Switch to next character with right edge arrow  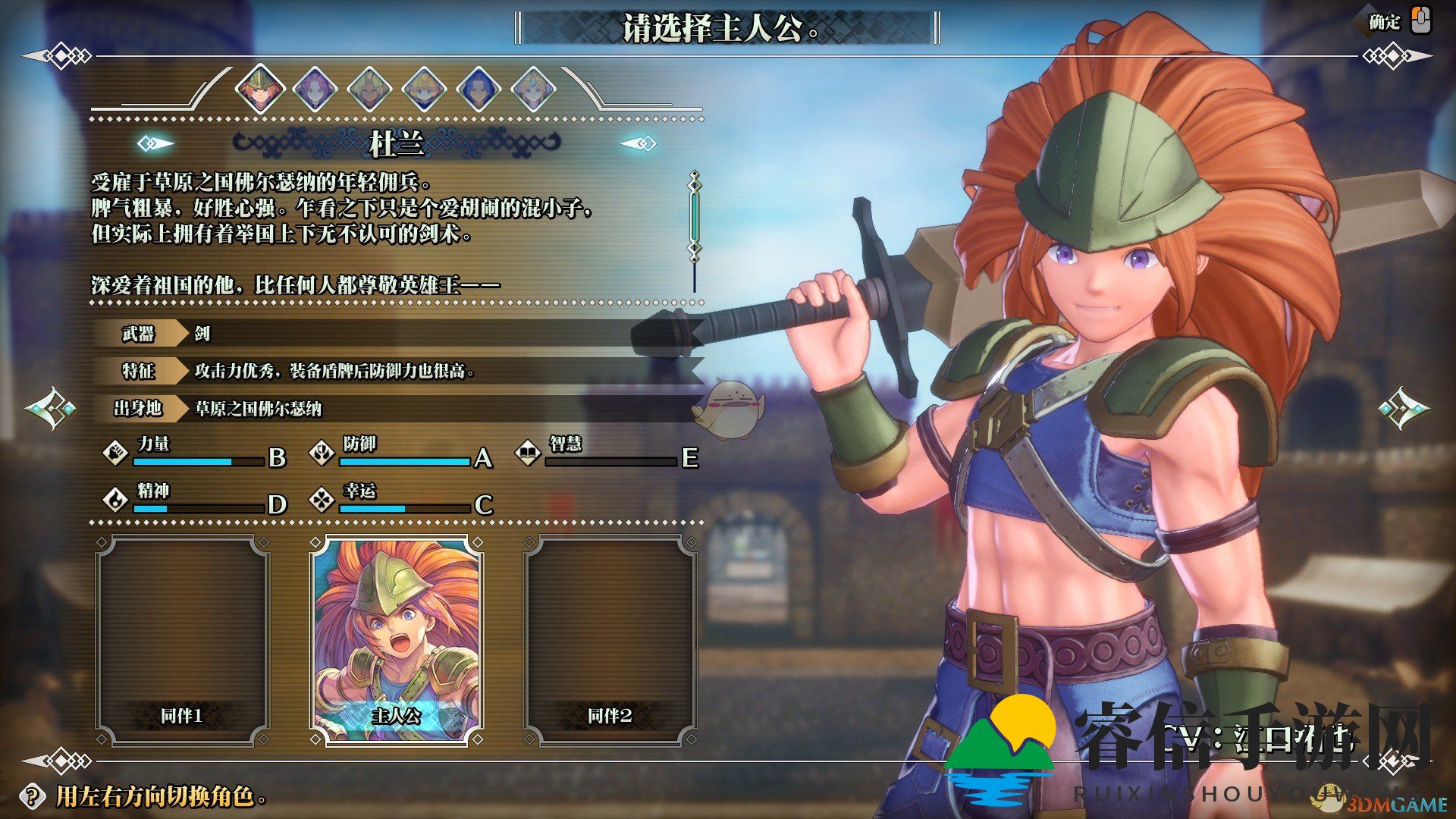[x=1403, y=409]
